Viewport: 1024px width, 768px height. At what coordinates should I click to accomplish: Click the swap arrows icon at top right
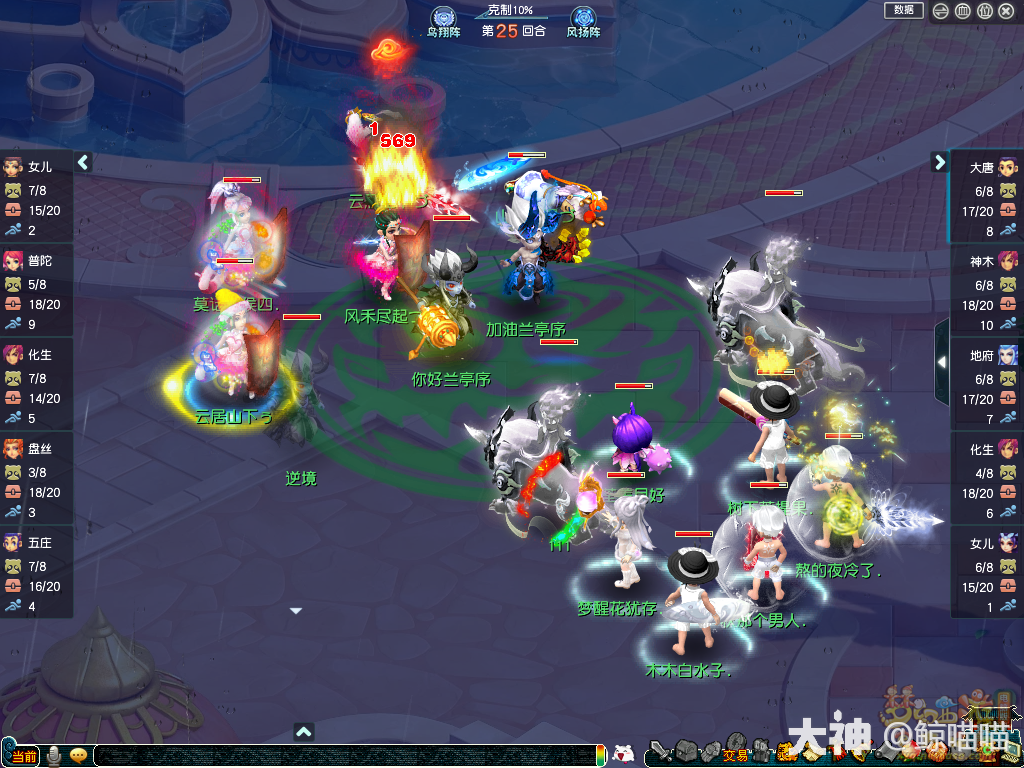pyautogui.click(x=941, y=11)
